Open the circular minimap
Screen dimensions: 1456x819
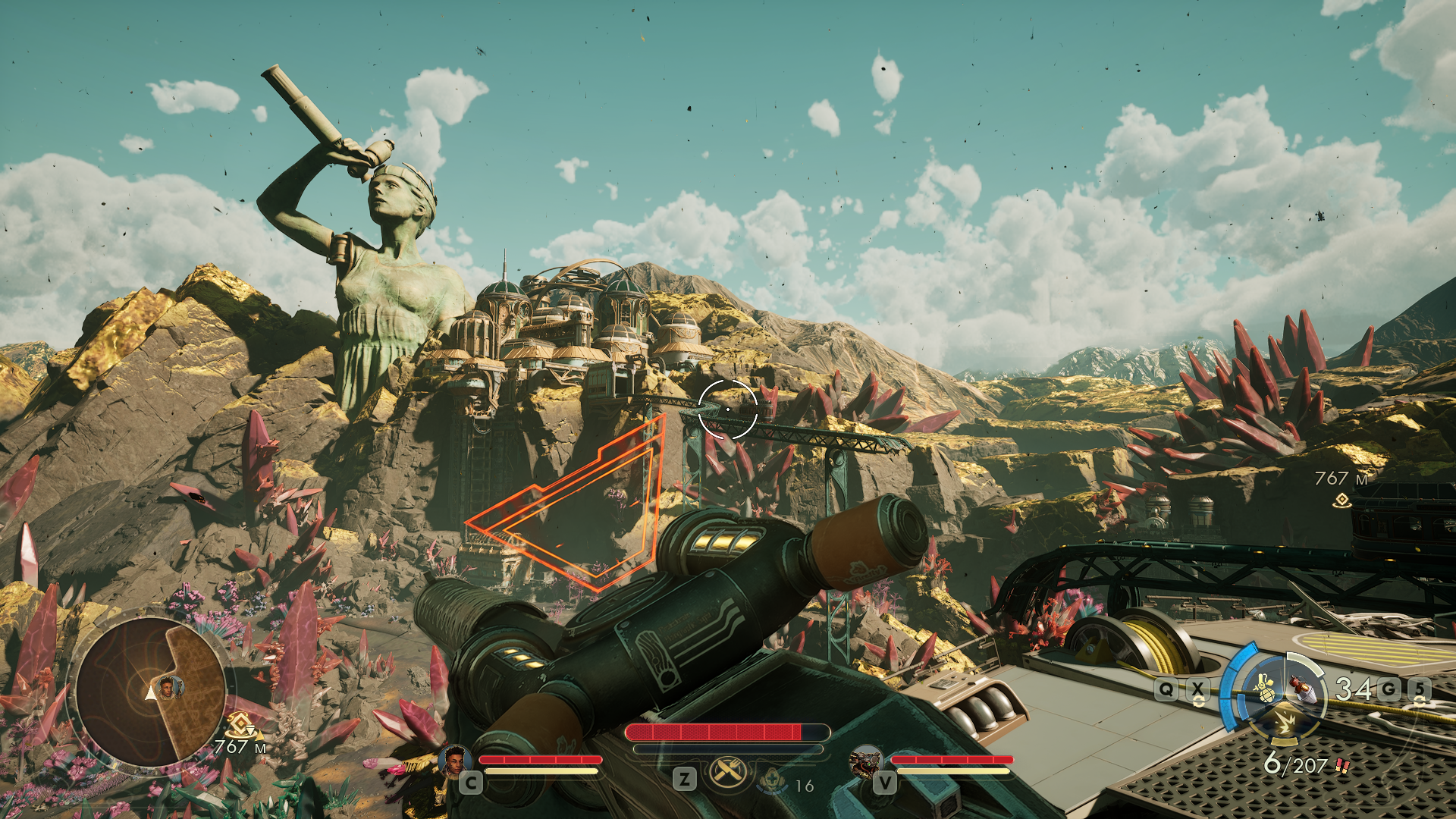150,691
